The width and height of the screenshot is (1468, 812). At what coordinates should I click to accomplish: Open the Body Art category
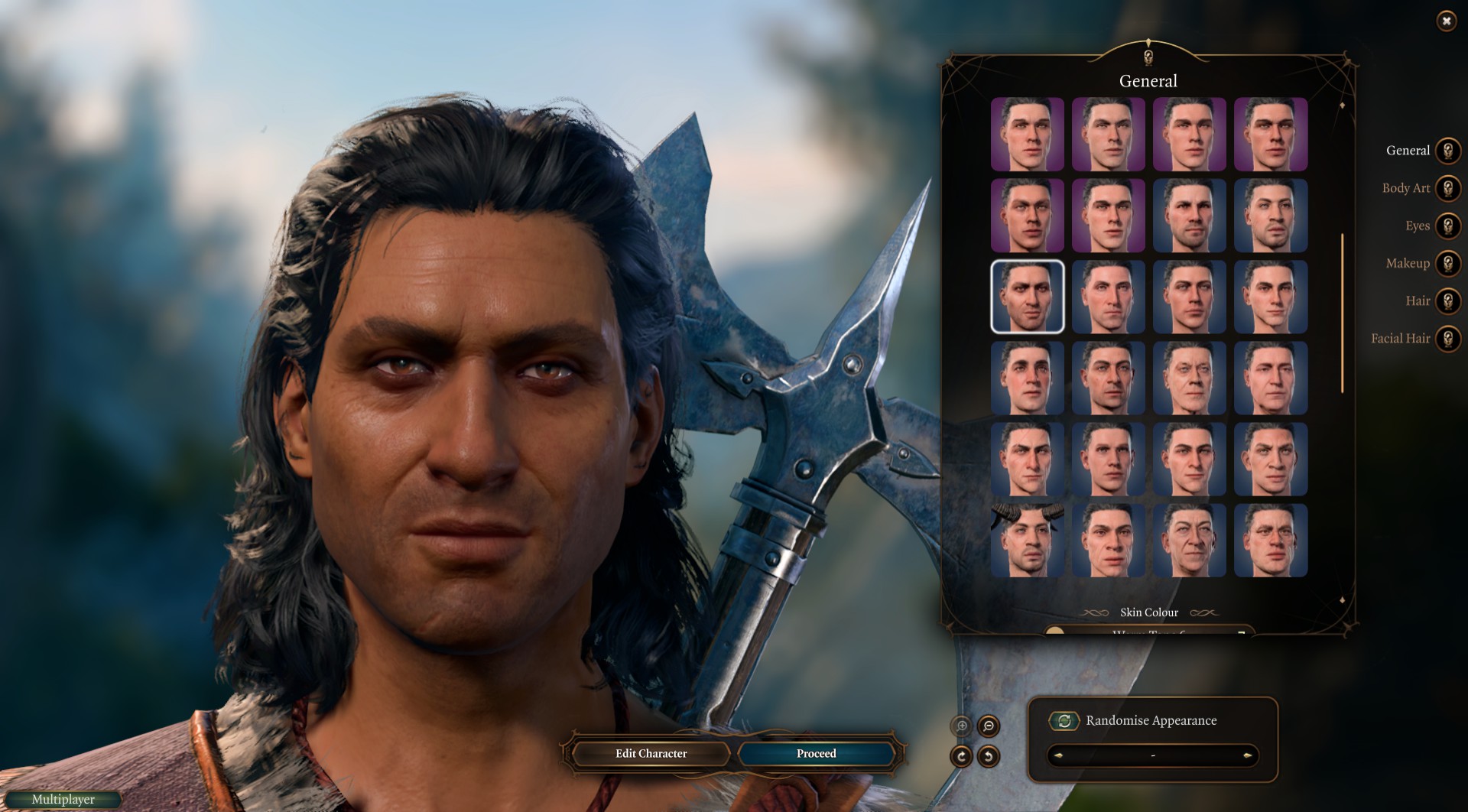(1447, 188)
